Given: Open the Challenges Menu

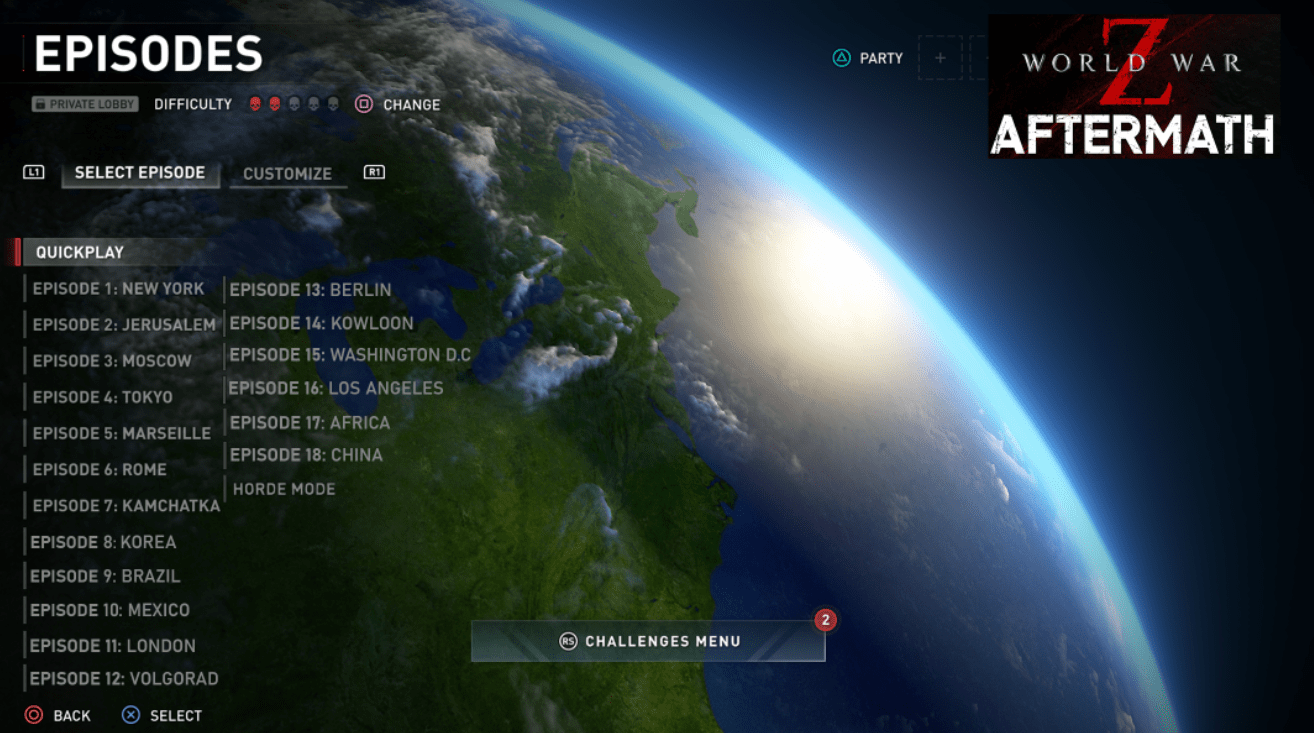Looking at the screenshot, I should pos(649,641).
